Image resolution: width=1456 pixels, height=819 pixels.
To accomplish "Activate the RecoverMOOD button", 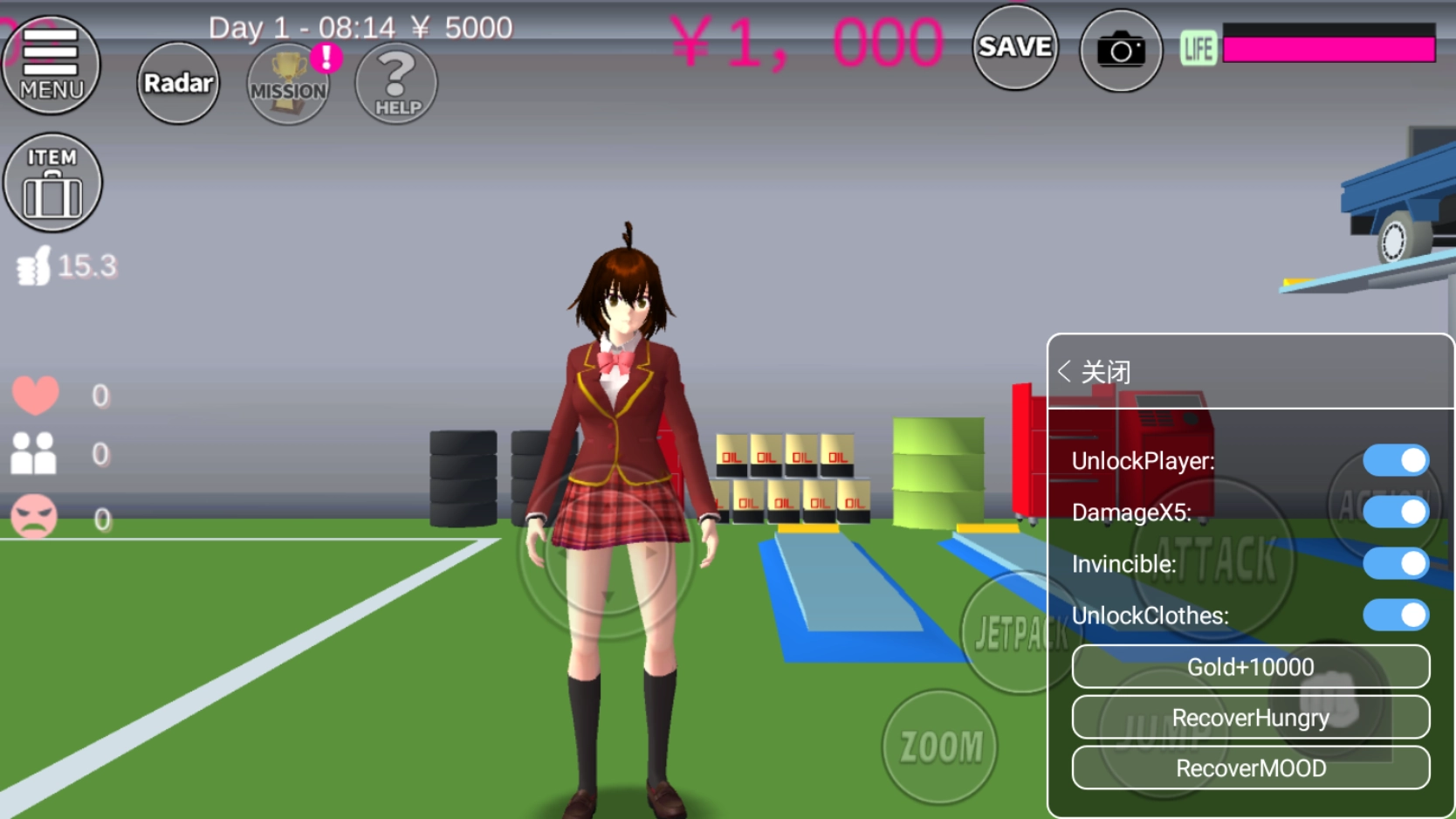I will point(1250,768).
